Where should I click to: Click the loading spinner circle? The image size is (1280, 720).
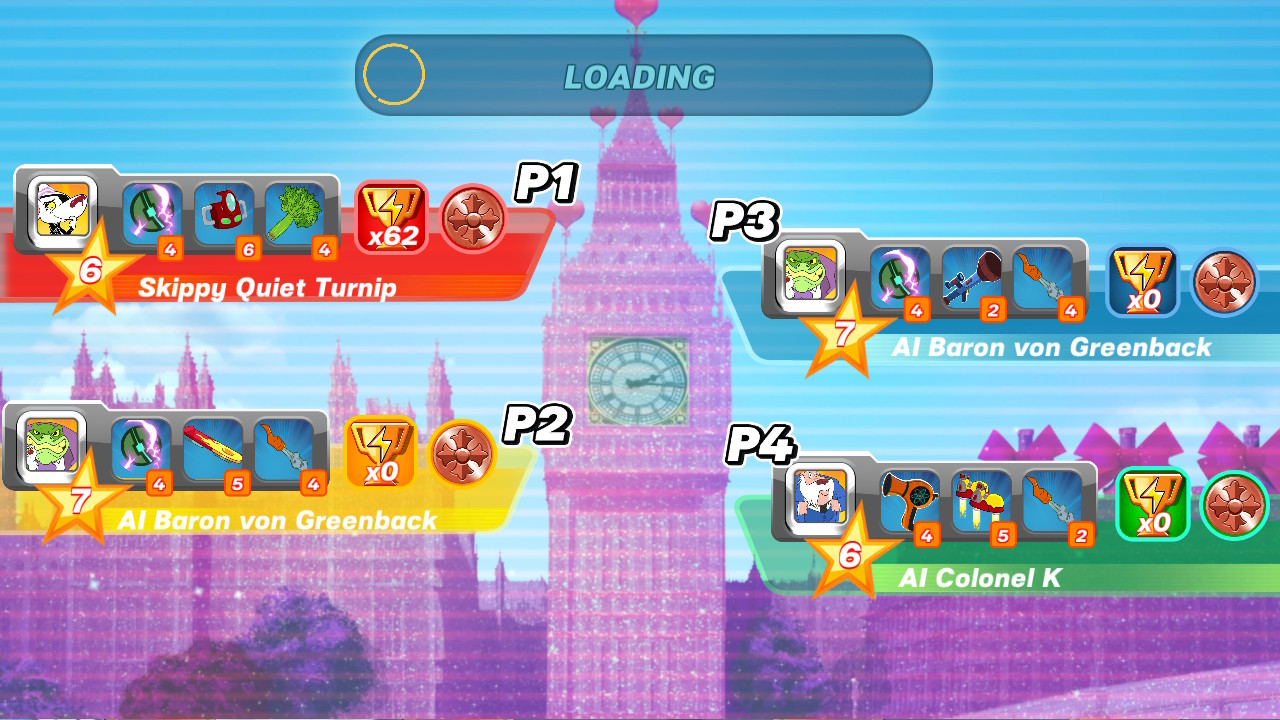point(393,74)
